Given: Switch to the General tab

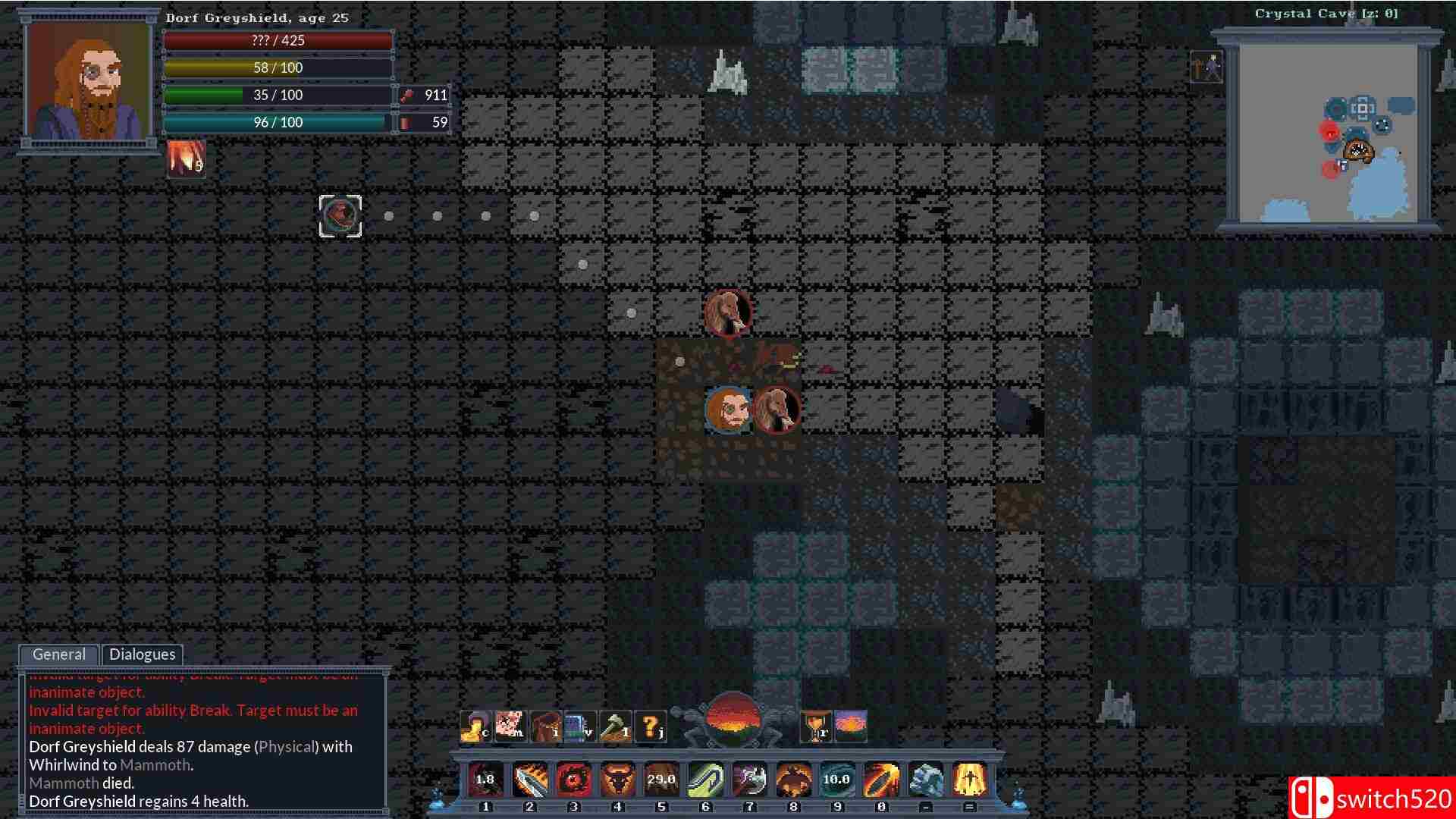Looking at the screenshot, I should point(58,654).
